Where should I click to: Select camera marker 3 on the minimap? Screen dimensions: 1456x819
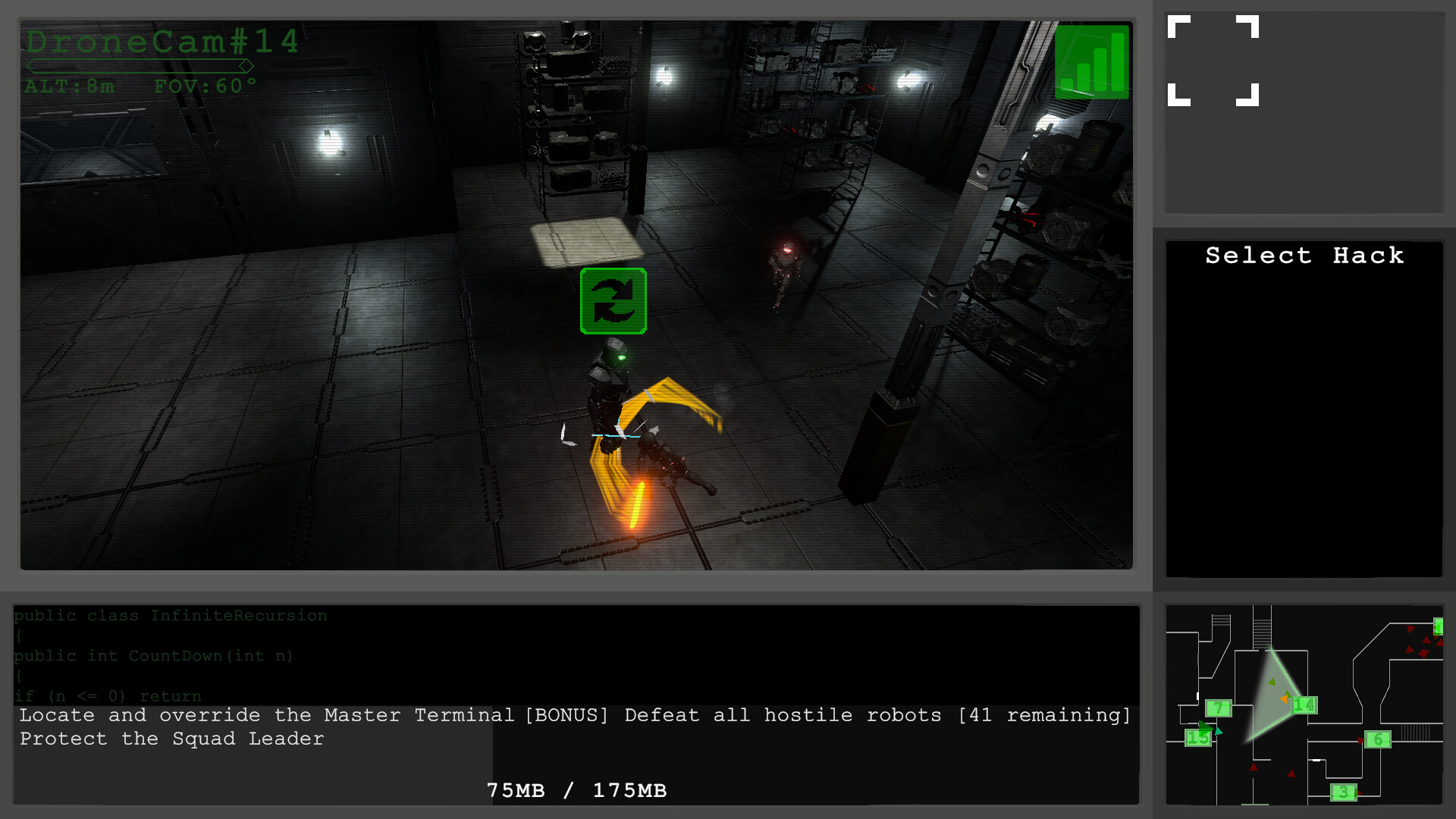tap(1343, 792)
